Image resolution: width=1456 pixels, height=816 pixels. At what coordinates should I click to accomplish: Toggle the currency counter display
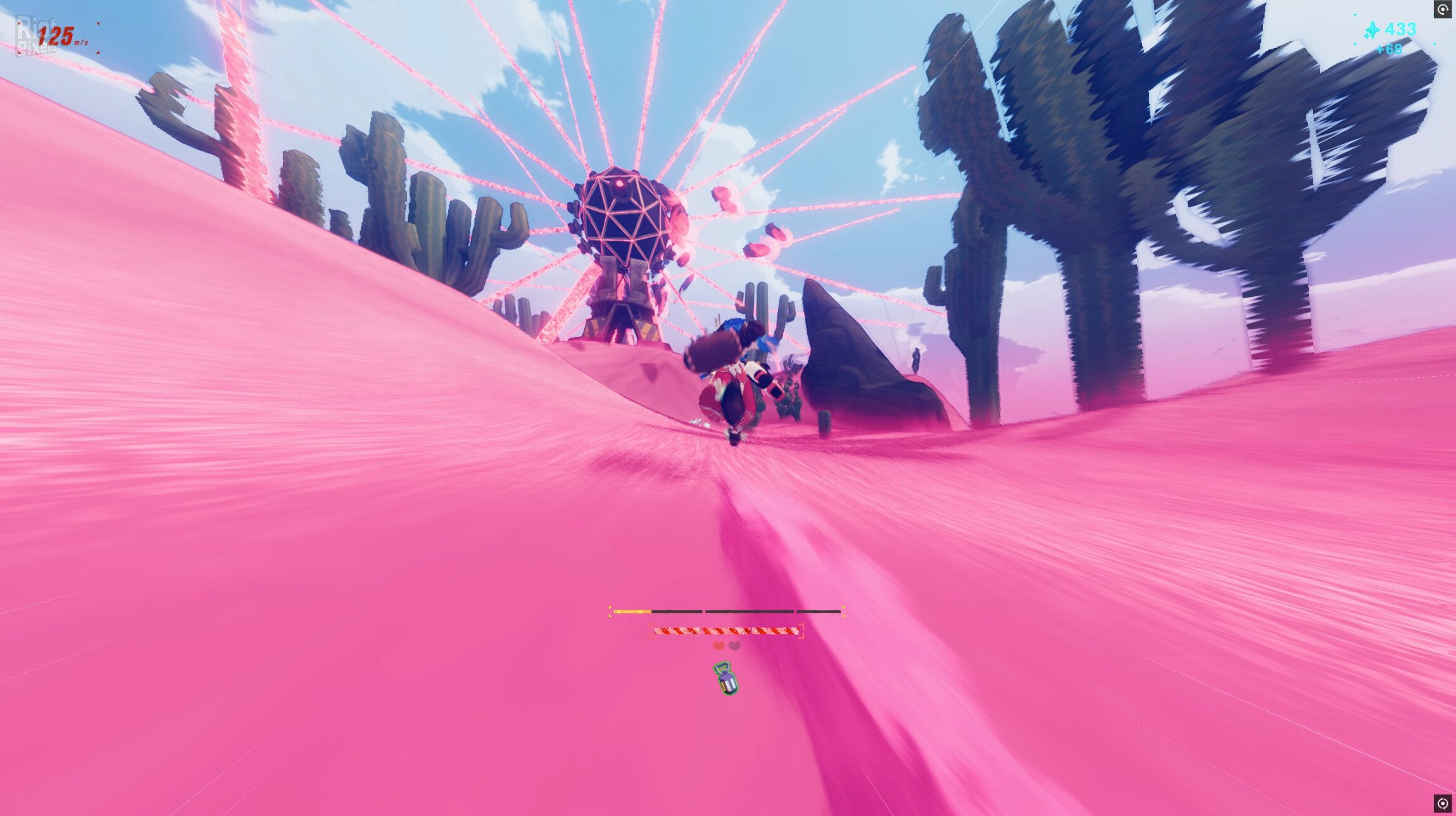click(x=1402, y=28)
